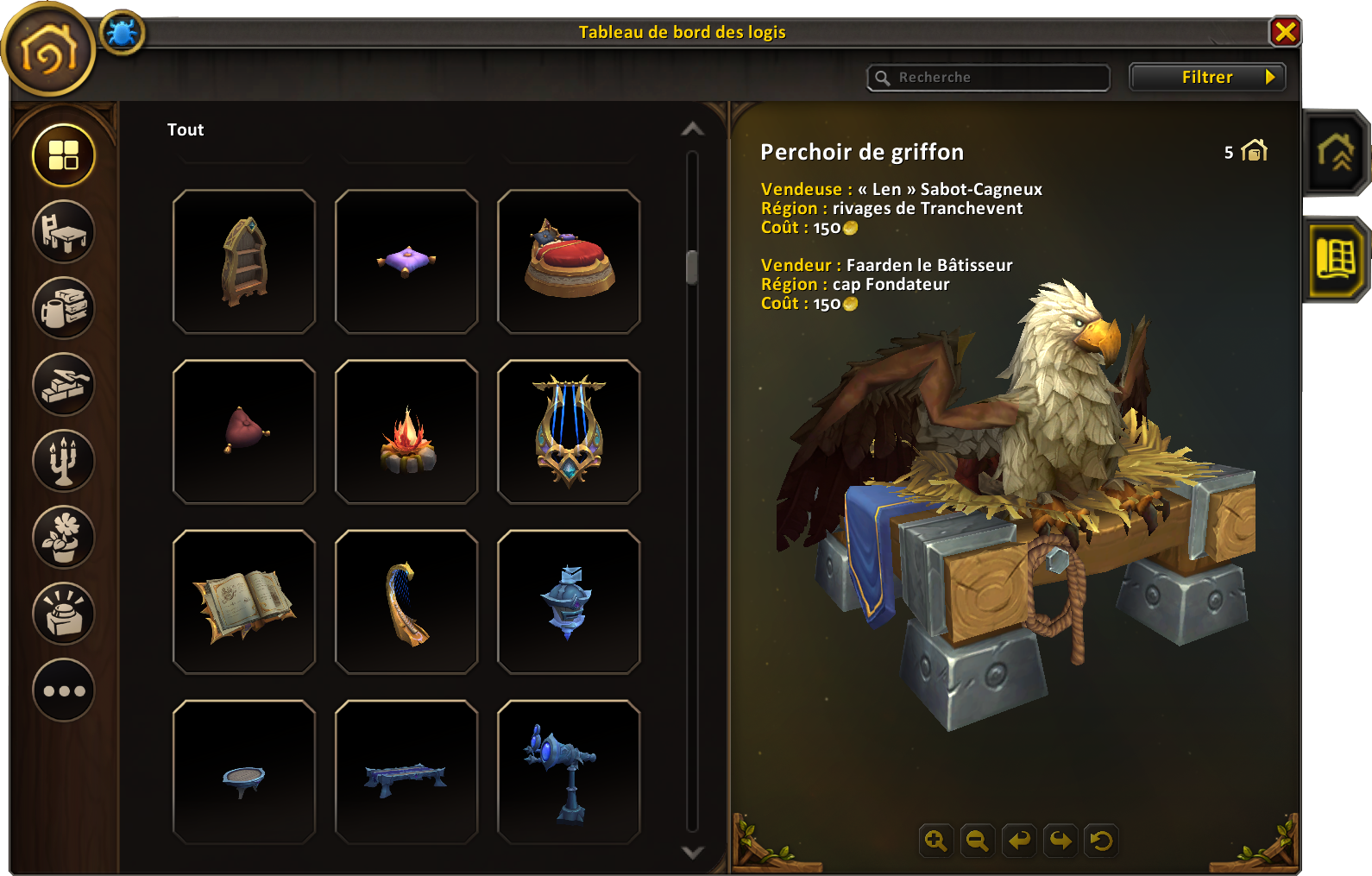Viewport: 1372px width, 876px height.
Task: Reset the model preview view
Action: 1101,840
